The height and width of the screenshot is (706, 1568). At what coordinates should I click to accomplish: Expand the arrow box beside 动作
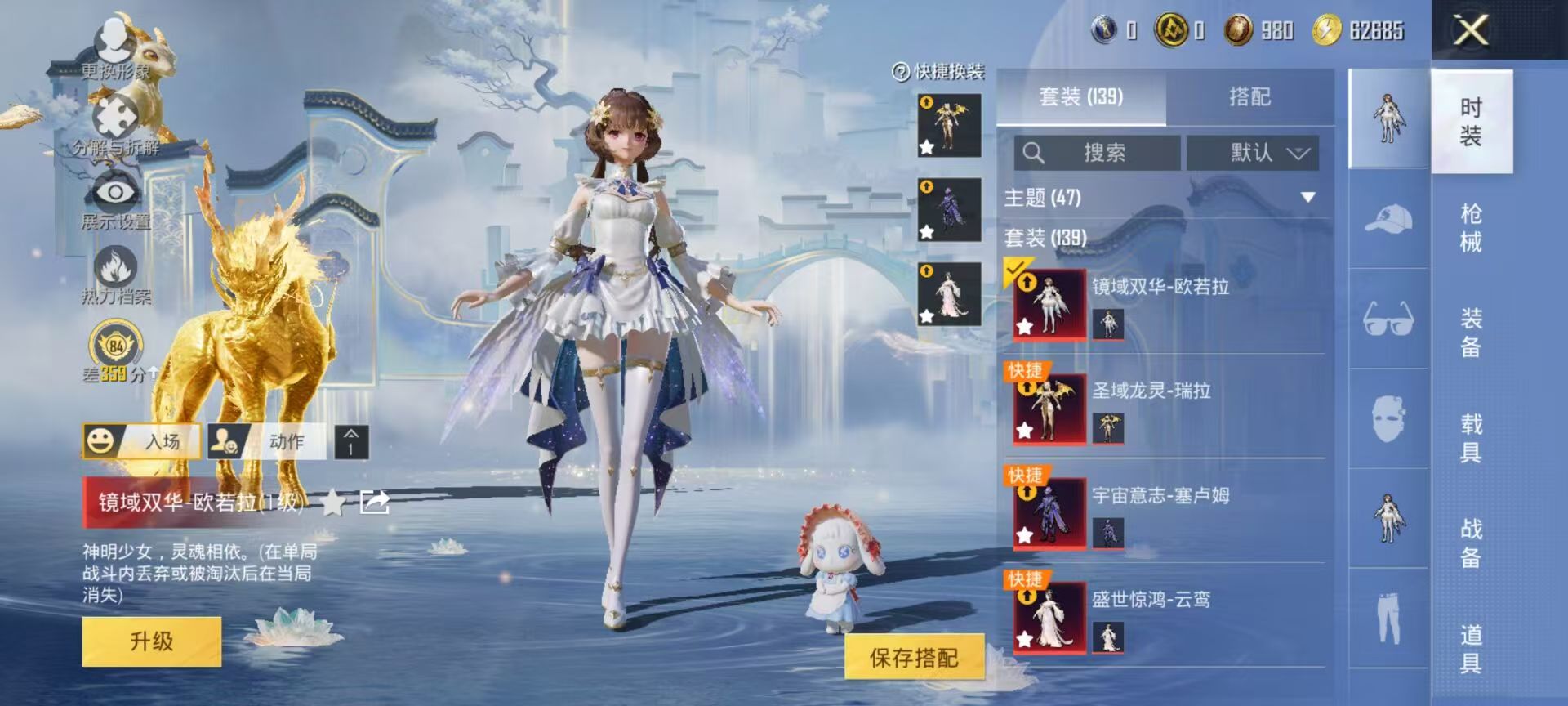[x=351, y=443]
